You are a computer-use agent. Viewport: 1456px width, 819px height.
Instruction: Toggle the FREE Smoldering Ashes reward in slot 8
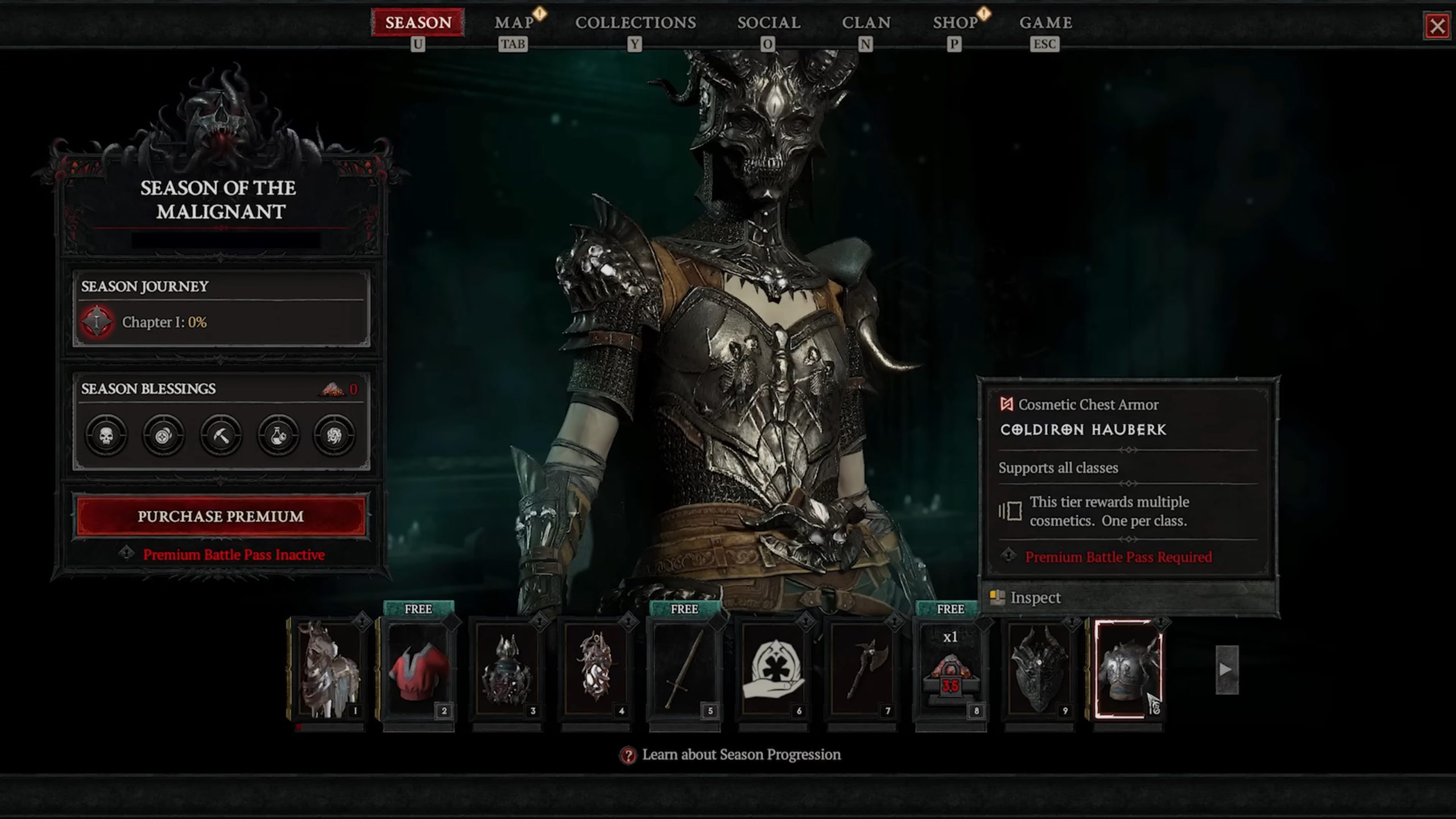951,671
